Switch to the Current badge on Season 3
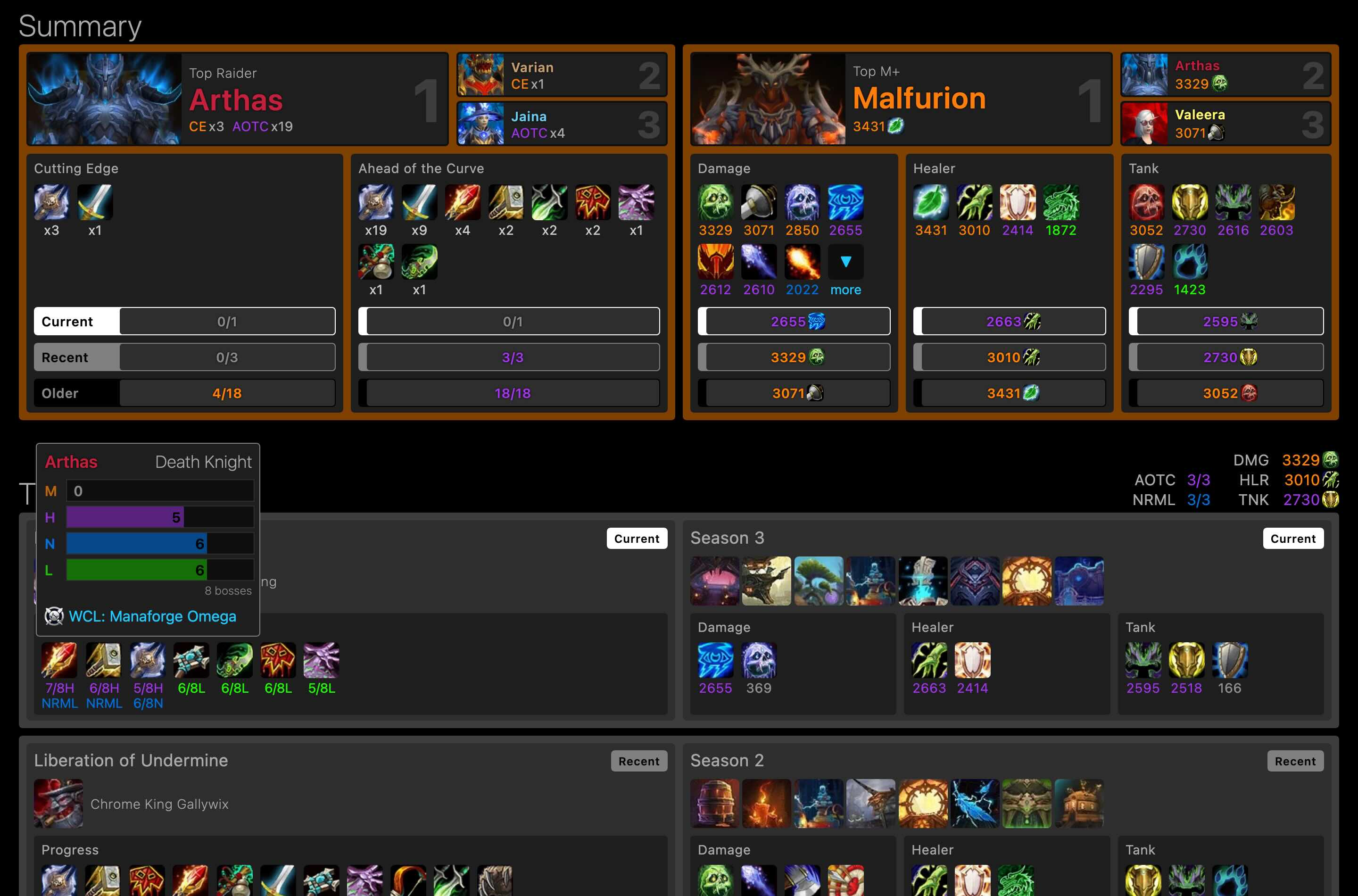This screenshot has width=1358, height=896. click(1293, 538)
